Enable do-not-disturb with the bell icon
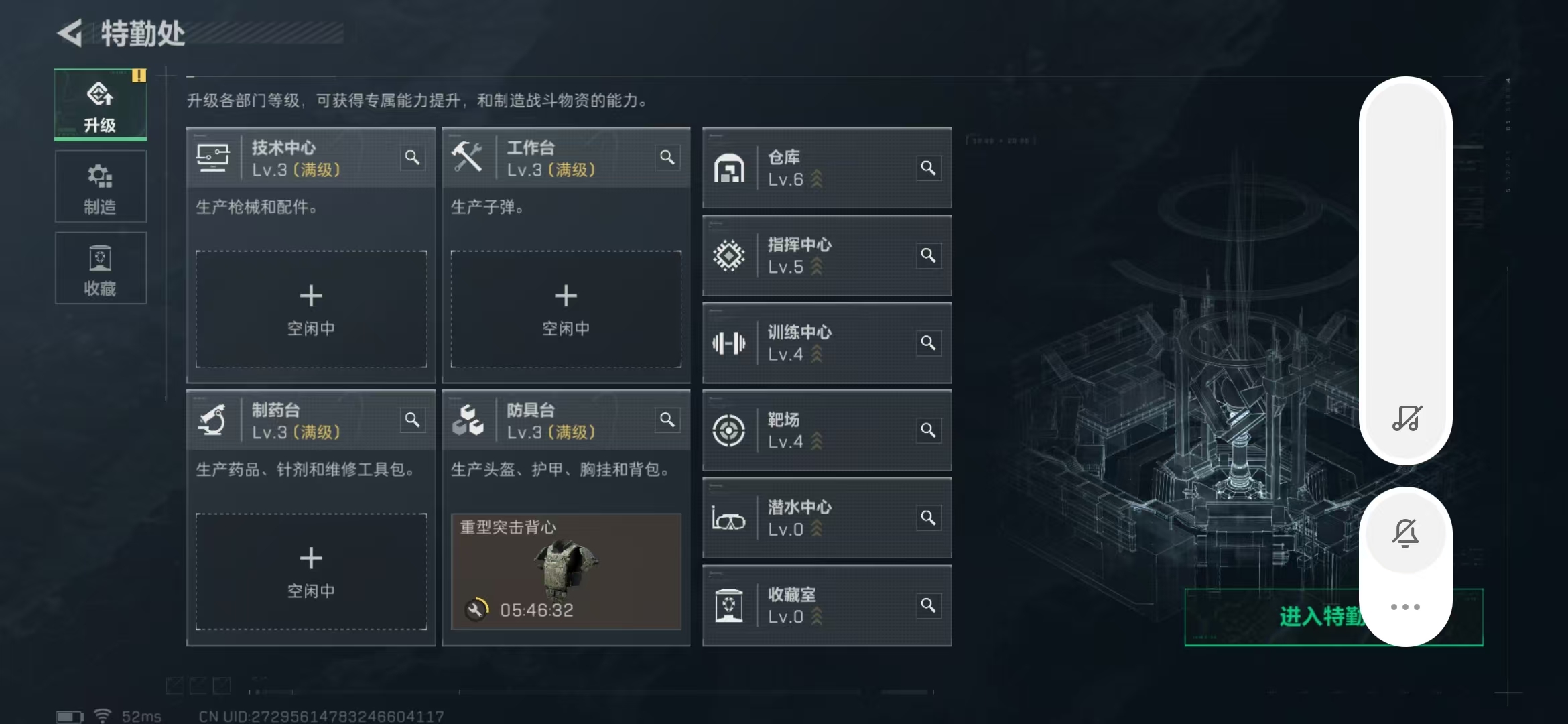Viewport: 1568px width, 724px height. tap(1406, 533)
